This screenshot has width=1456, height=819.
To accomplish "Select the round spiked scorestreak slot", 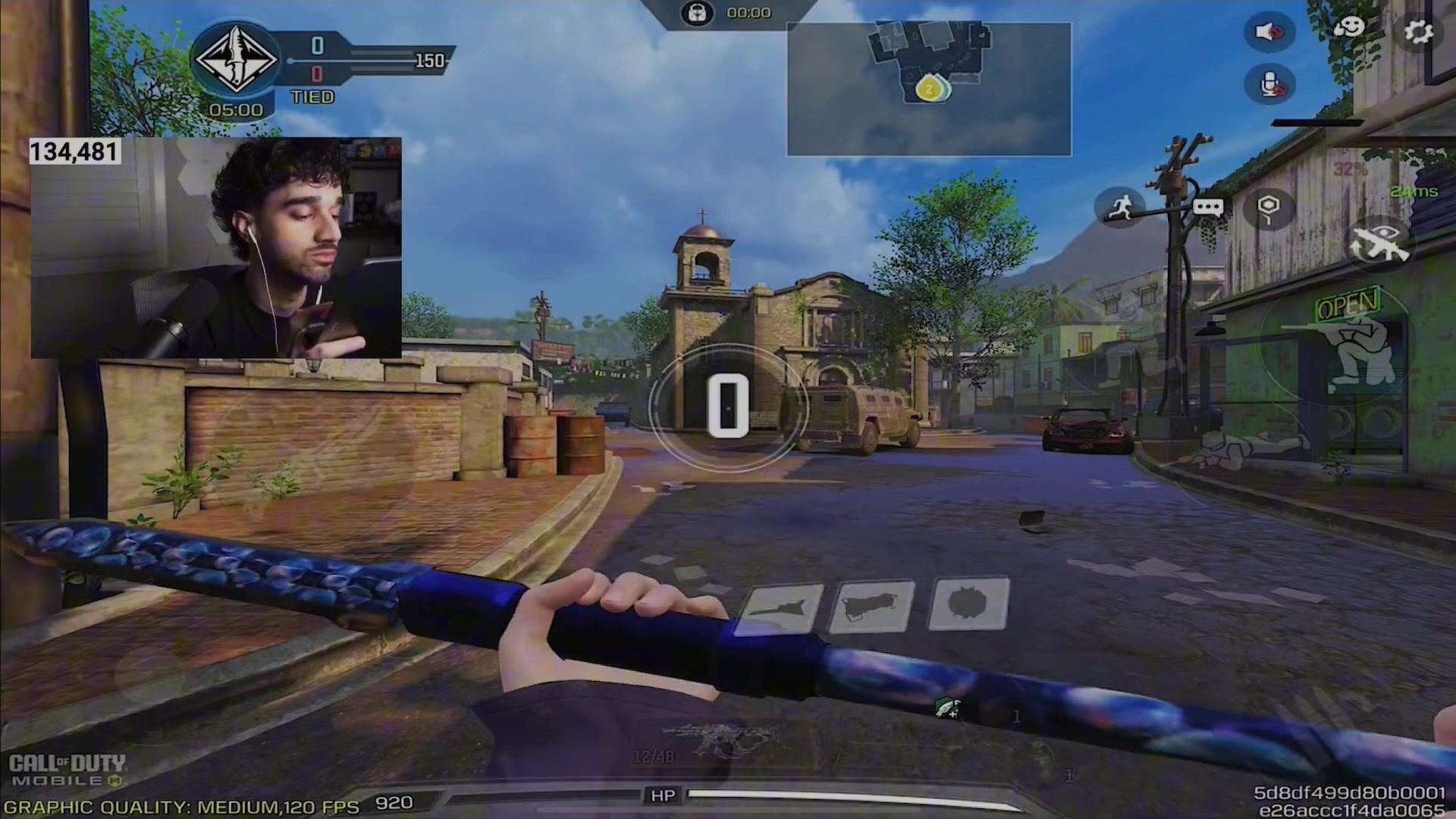I will (969, 604).
